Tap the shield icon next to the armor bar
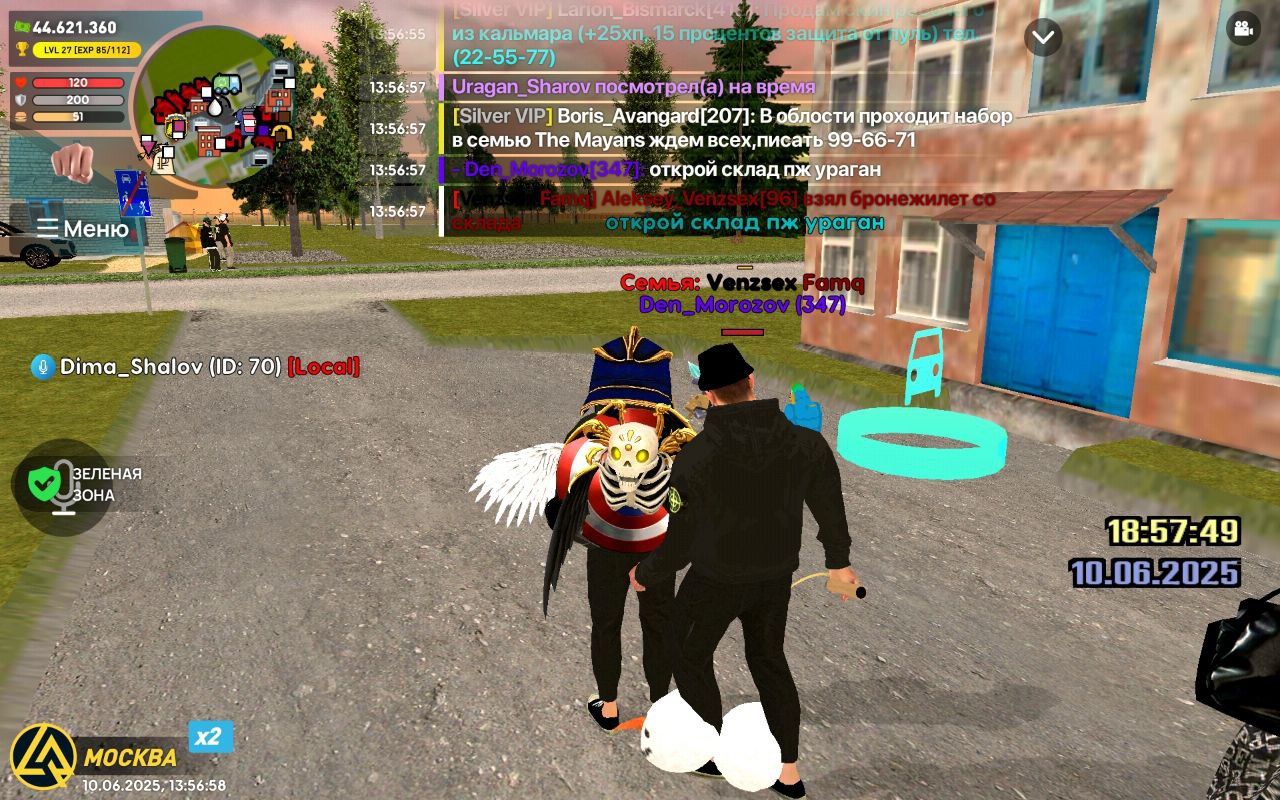This screenshot has width=1280, height=800. pos(19,99)
